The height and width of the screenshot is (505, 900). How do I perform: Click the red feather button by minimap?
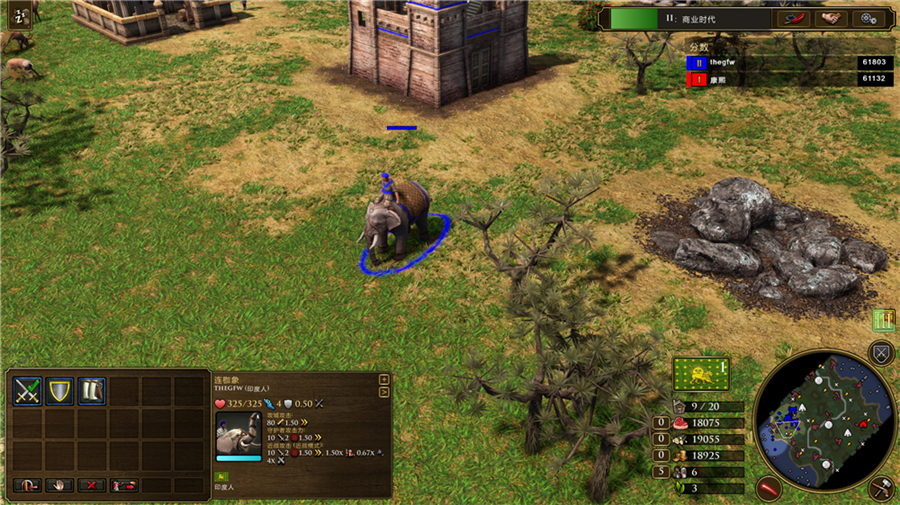pos(768,488)
